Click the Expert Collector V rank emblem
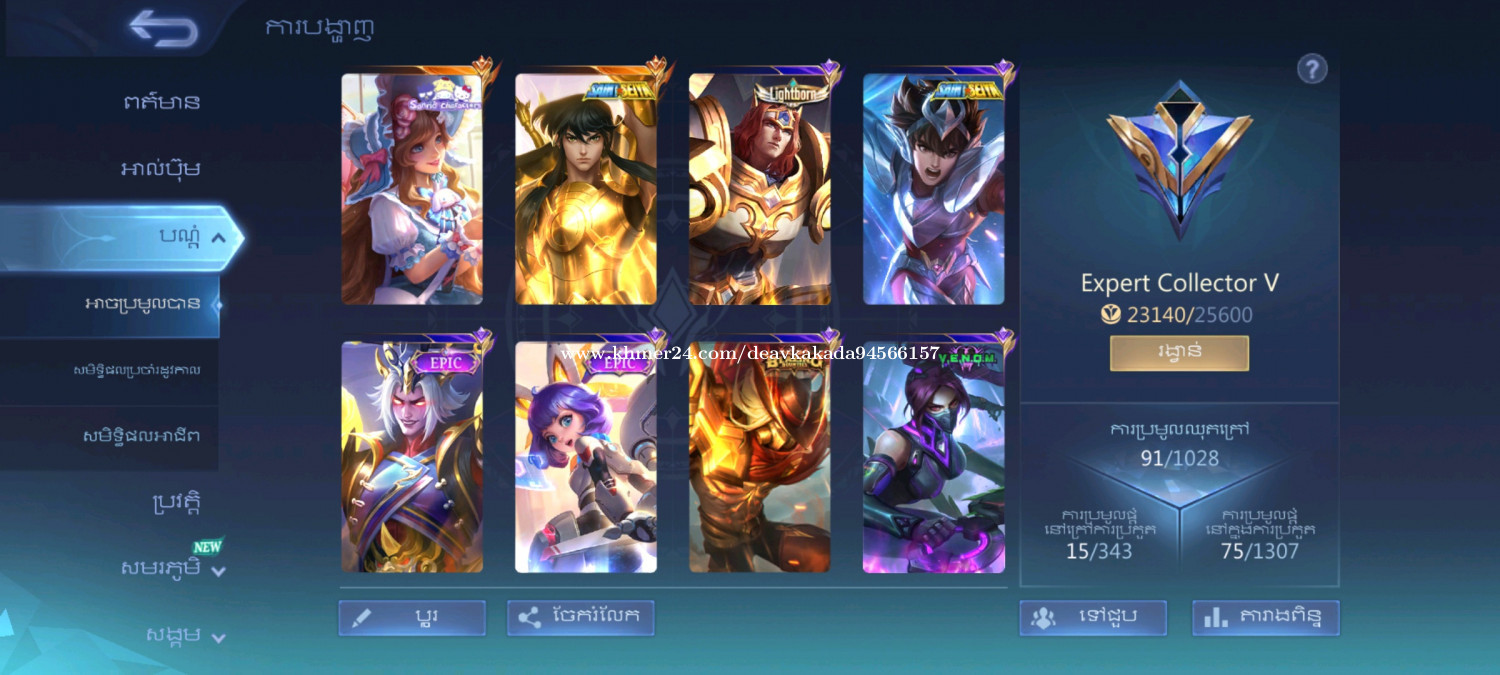 click(x=1179, y=160)
